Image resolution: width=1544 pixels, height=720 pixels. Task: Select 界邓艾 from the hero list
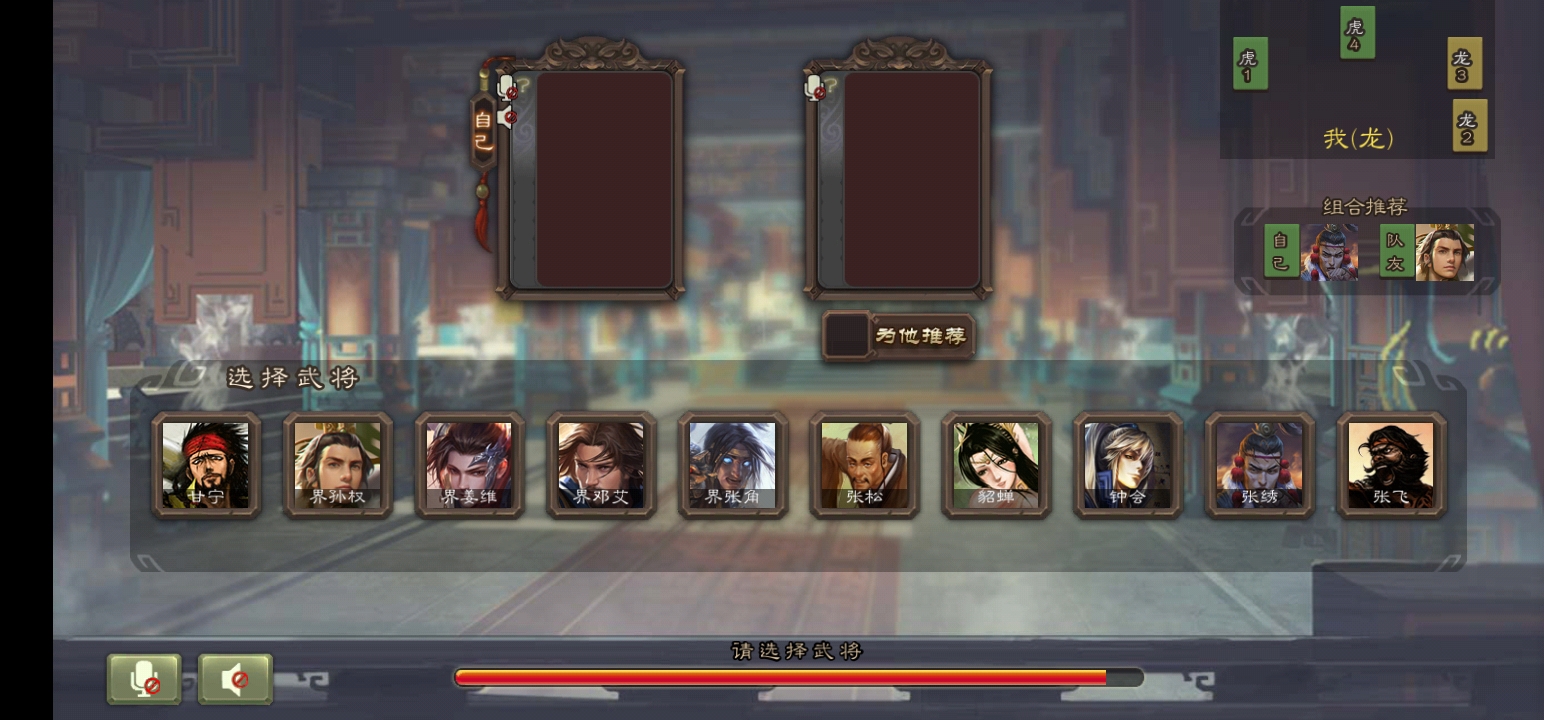601,464
